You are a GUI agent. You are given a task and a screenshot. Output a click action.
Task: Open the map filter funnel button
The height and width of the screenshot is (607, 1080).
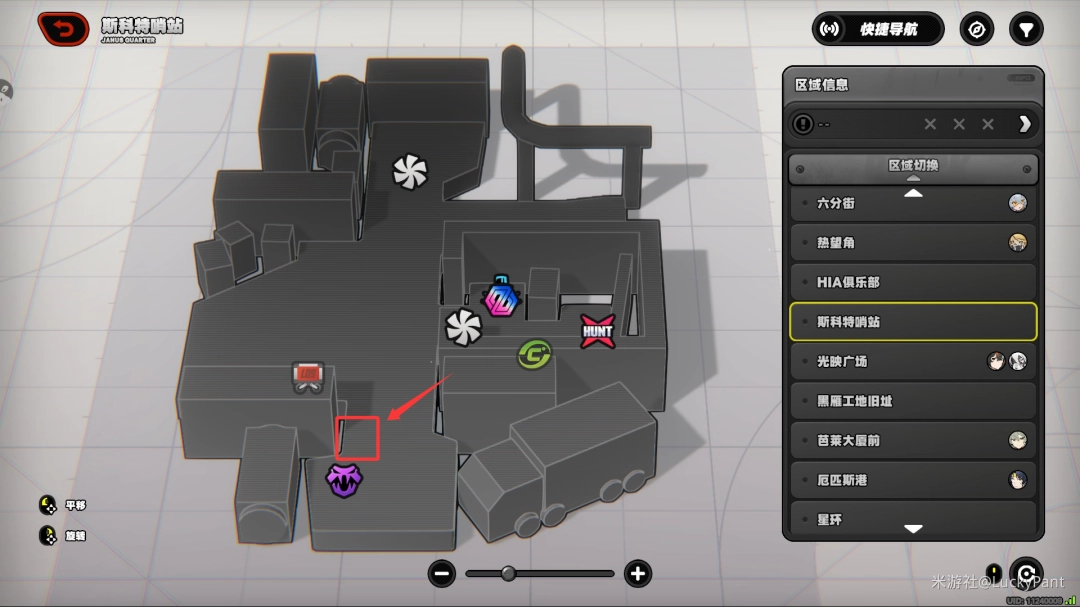tap(1025, 29)
